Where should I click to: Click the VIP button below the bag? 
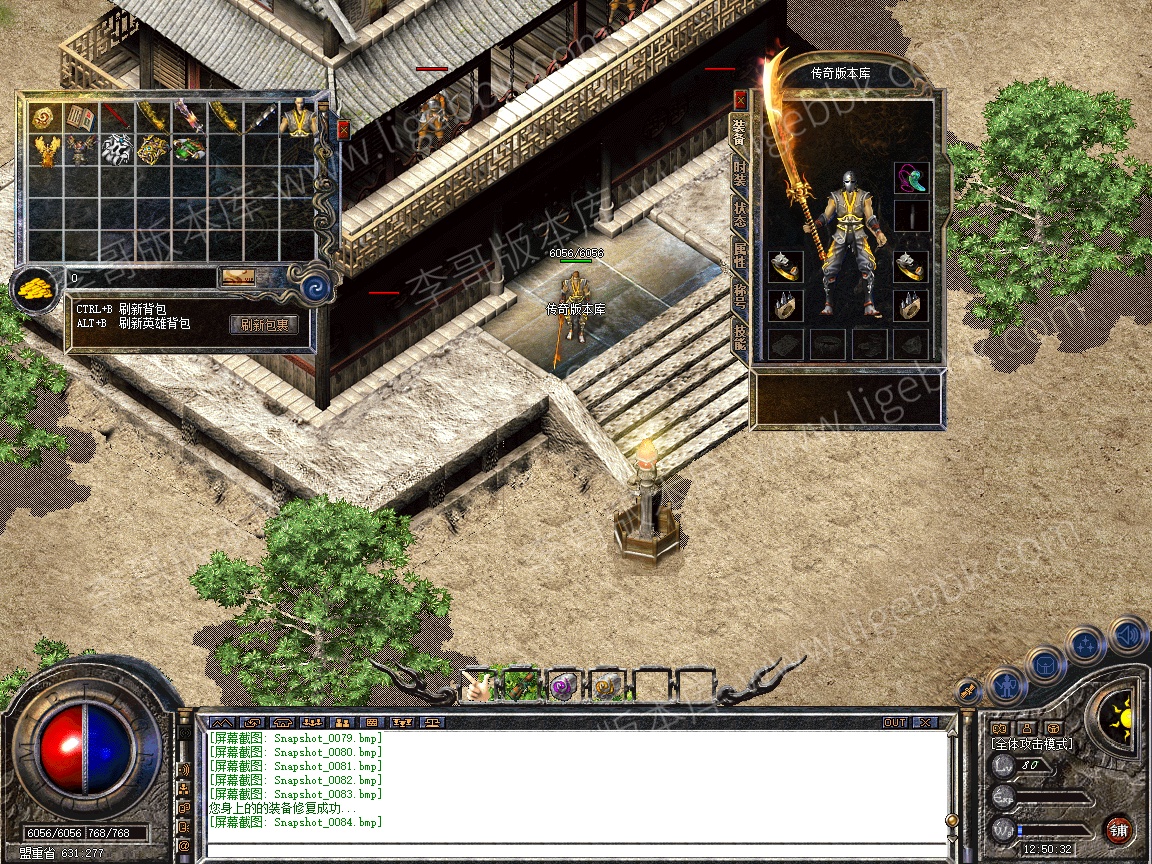coord(237,277)
